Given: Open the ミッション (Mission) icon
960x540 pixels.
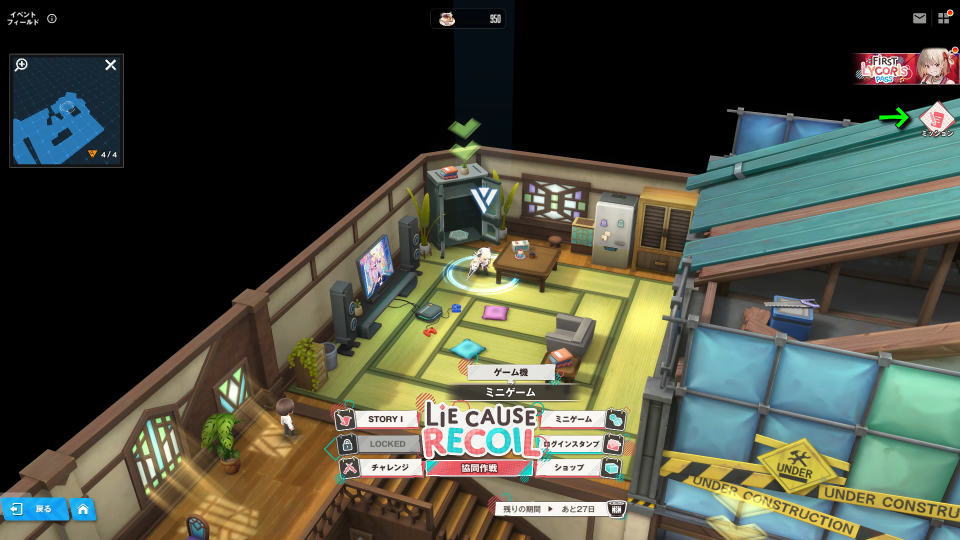Looking at the screenshot, I should click(x=937, y=117).
